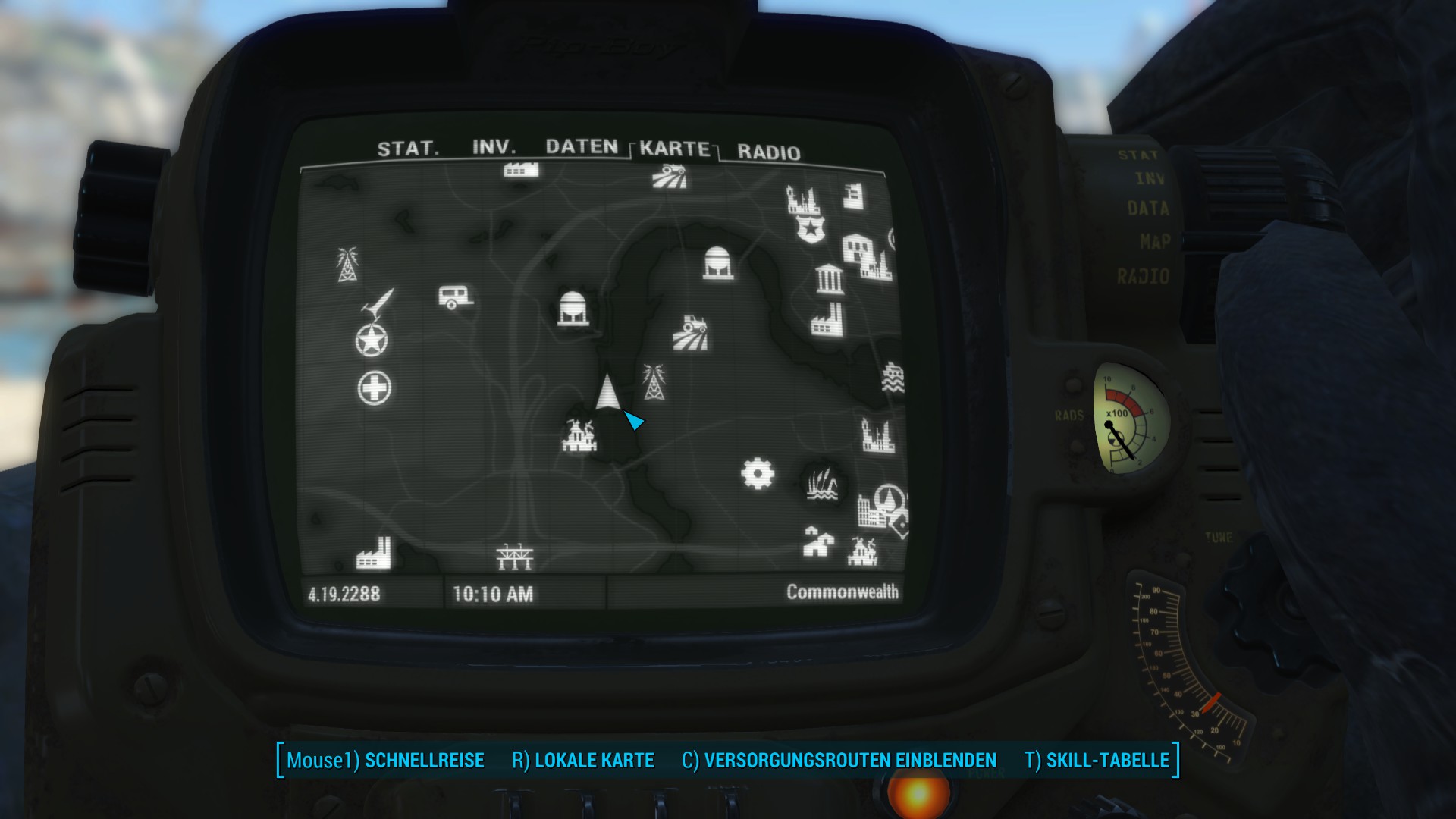This screenshot has width=1456, height=819.
Task: Select the trailer caravan map marker
Action: [455, 297]
